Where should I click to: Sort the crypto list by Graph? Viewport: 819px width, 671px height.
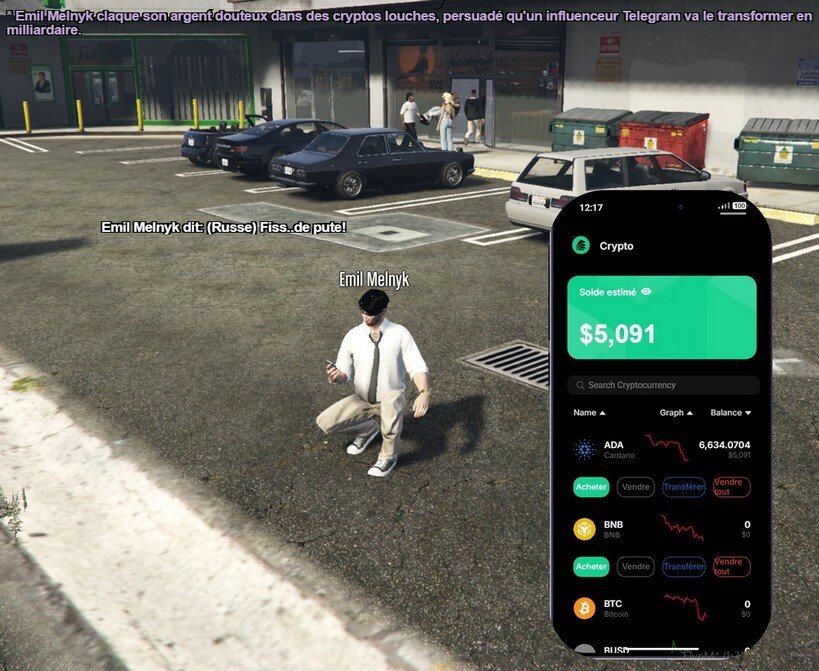(676, 412)
